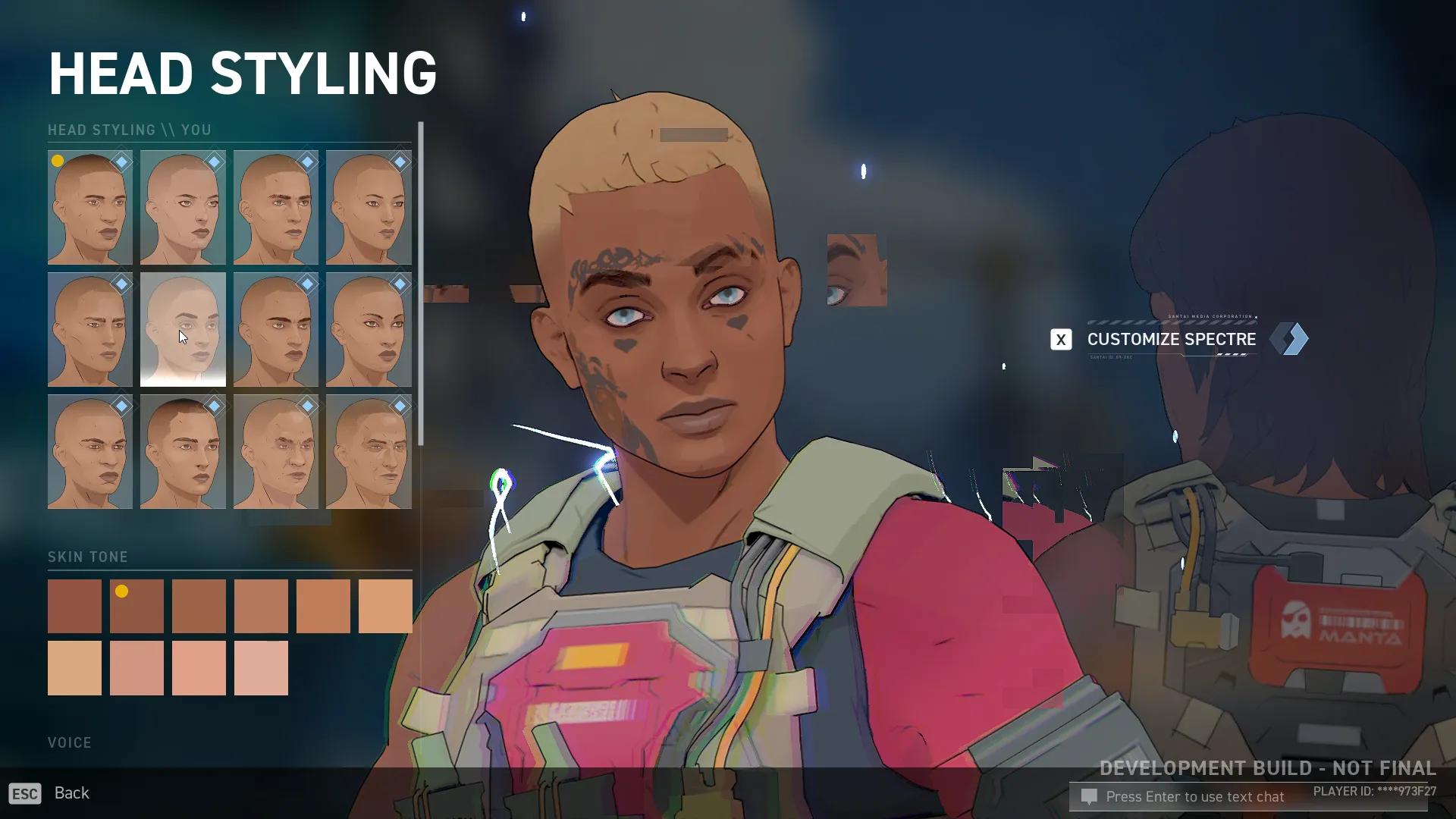Select the head marked with a yellow dot
Image resolution: width=1456 pixels, height=819 pixels.
[89, 207]
